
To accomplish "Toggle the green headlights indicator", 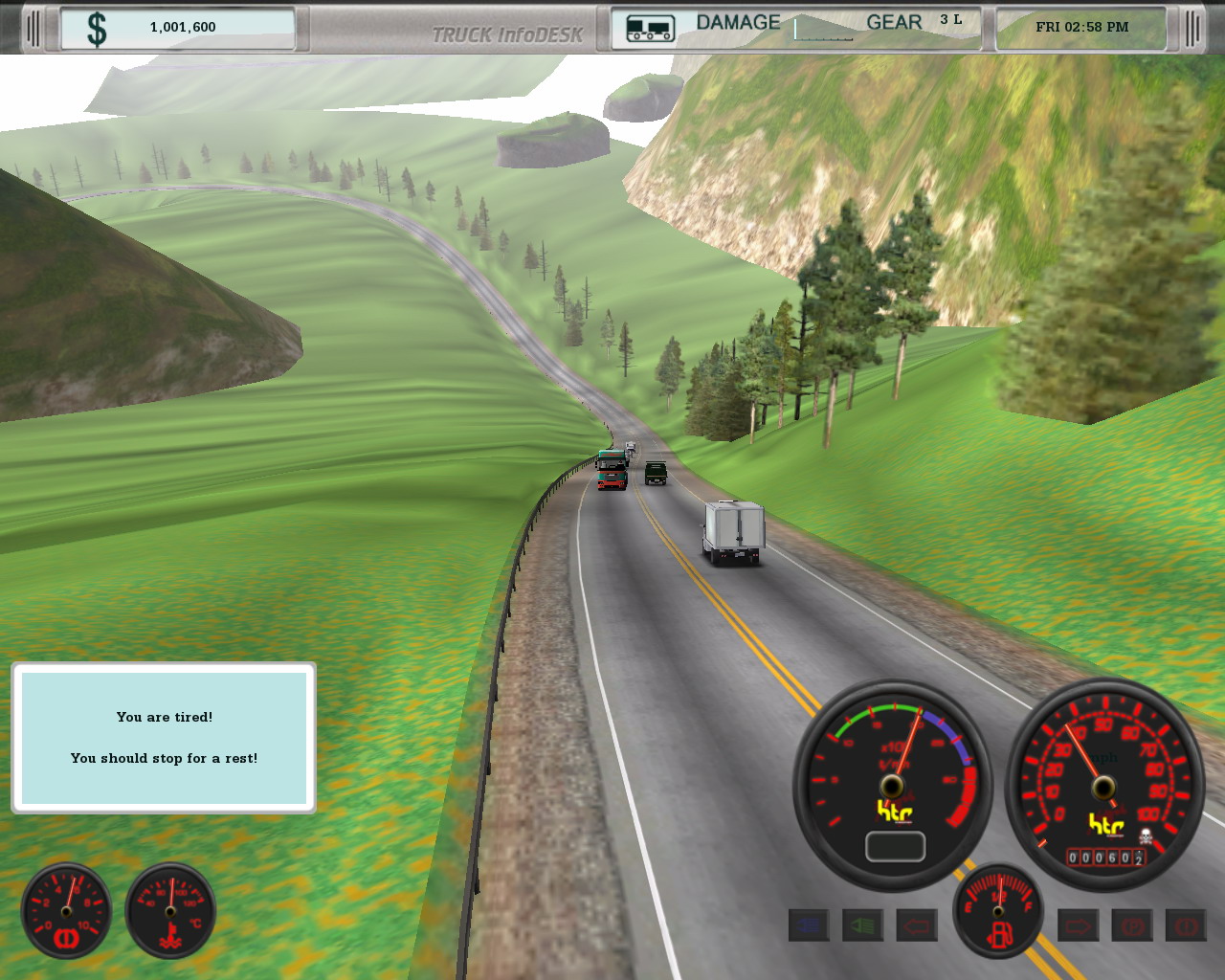I will click(x=862, y=925).
